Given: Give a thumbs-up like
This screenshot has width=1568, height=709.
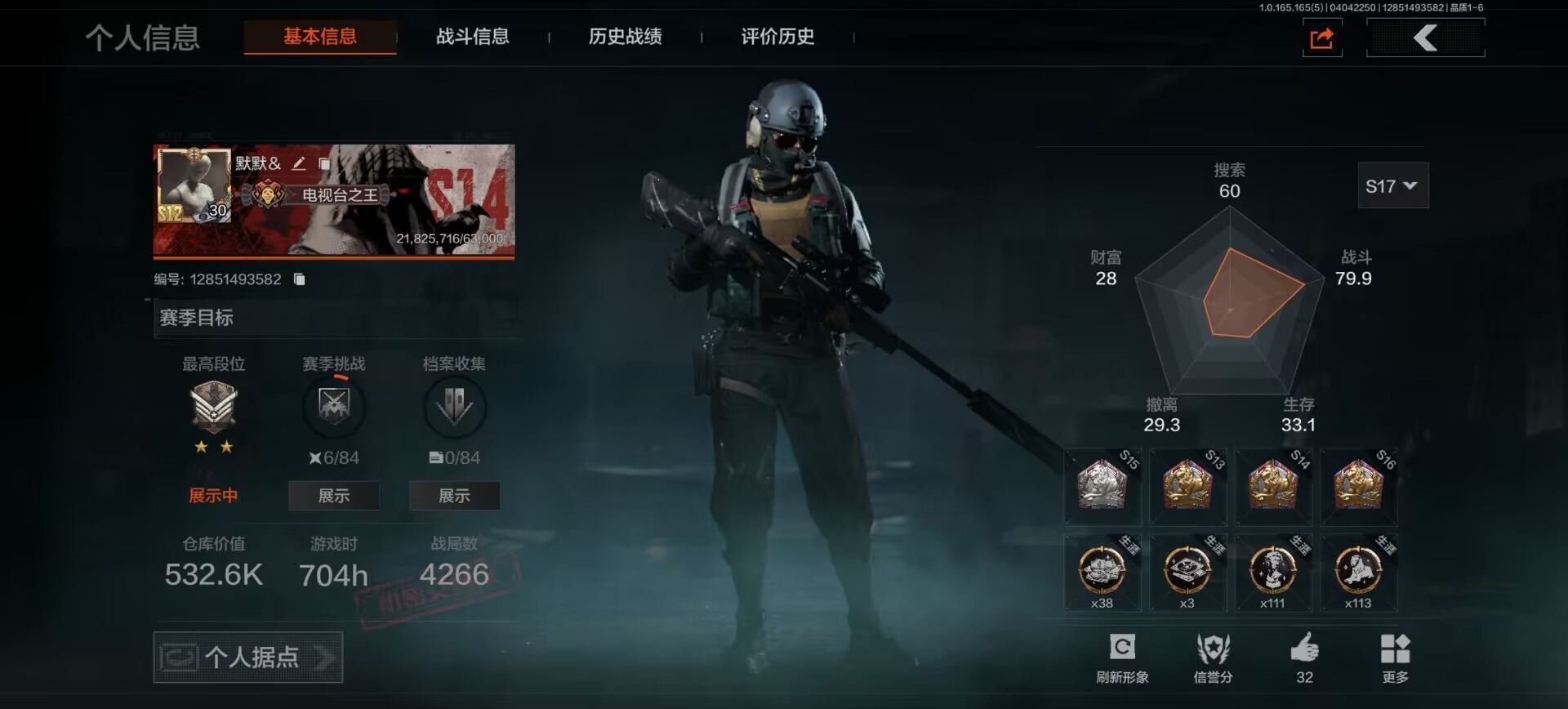Looking at the screenshot, I should 1304,658.
